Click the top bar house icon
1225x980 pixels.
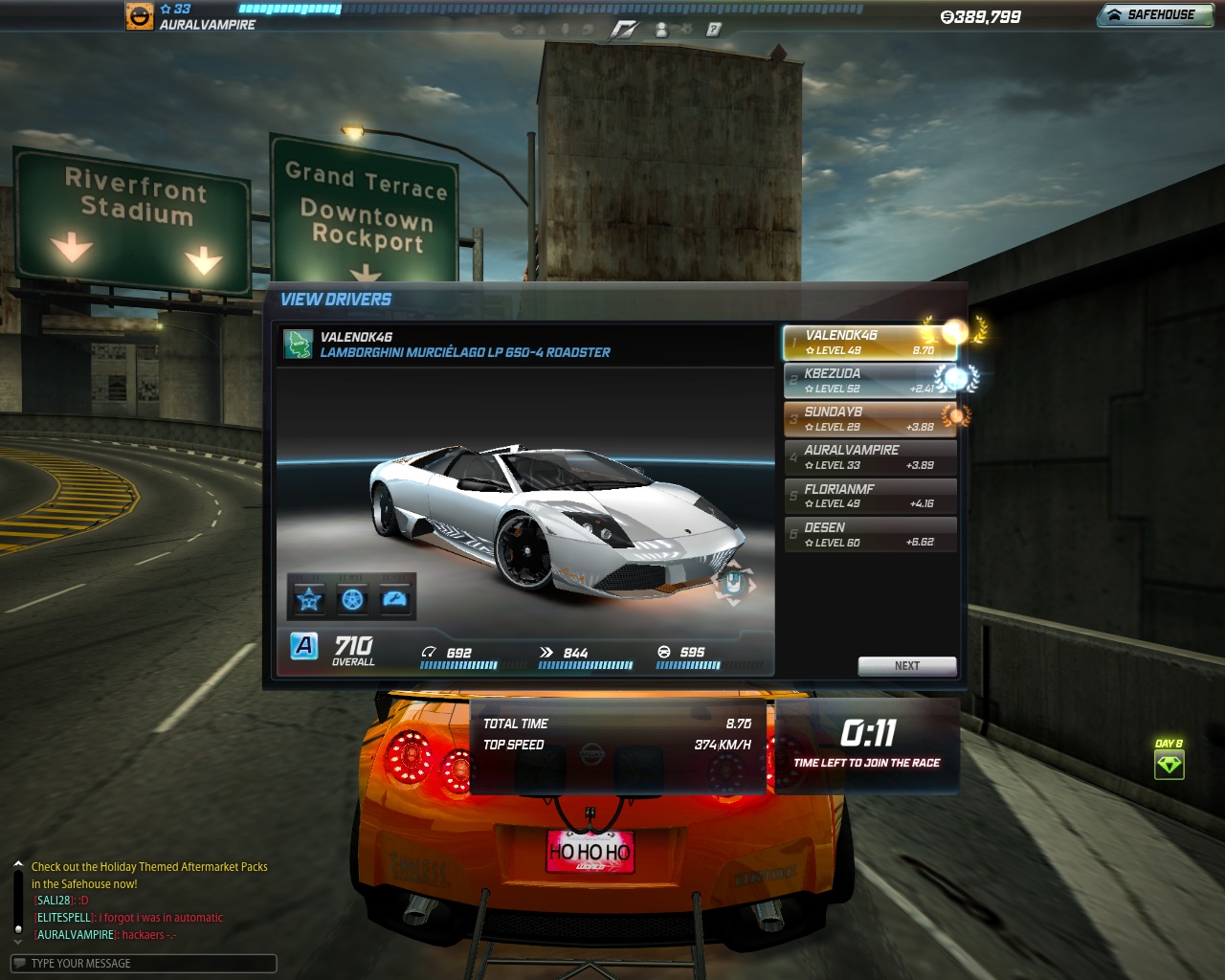[x=518, y=30]
